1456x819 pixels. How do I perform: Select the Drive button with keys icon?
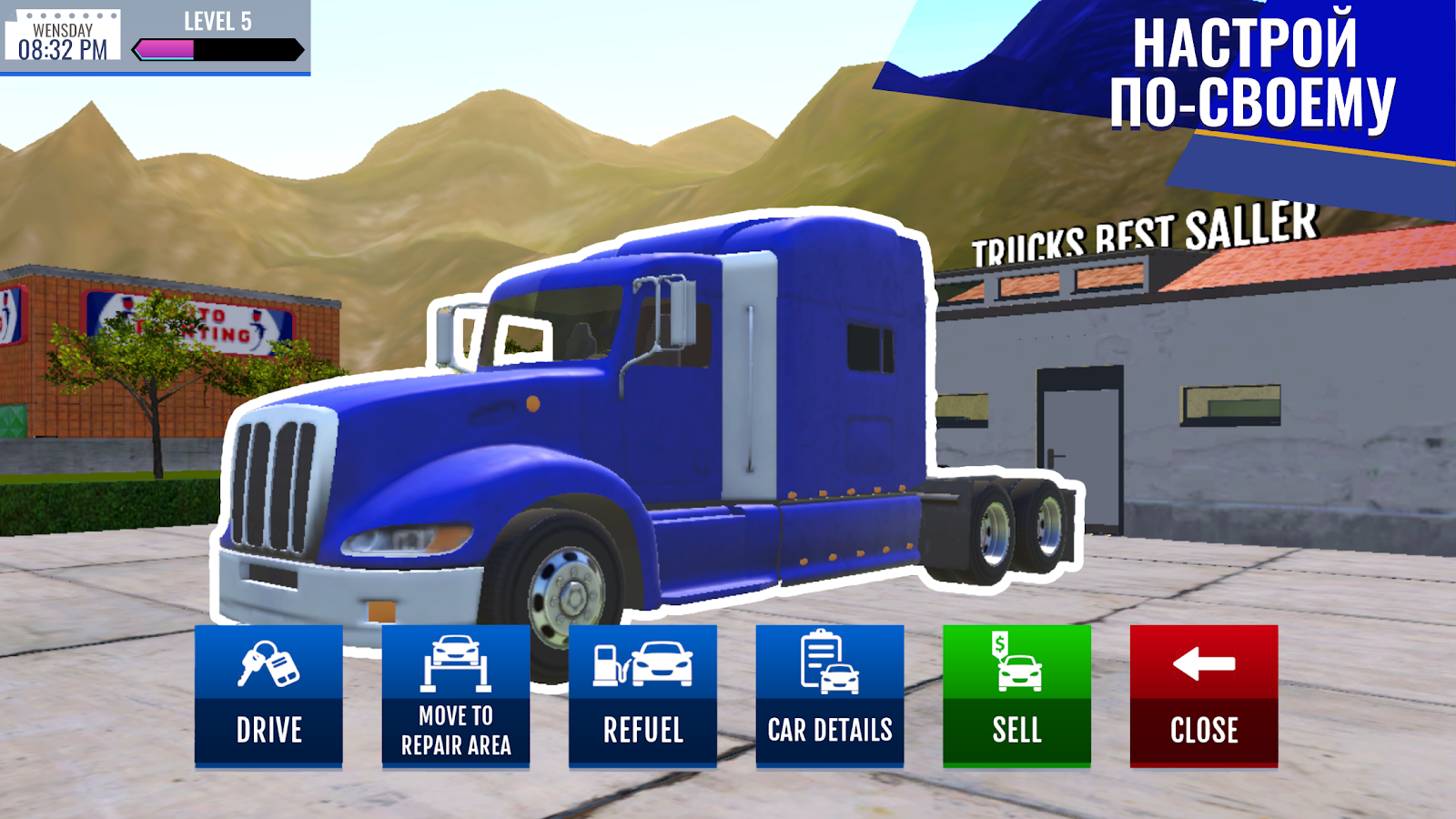[x=268, y=696]
